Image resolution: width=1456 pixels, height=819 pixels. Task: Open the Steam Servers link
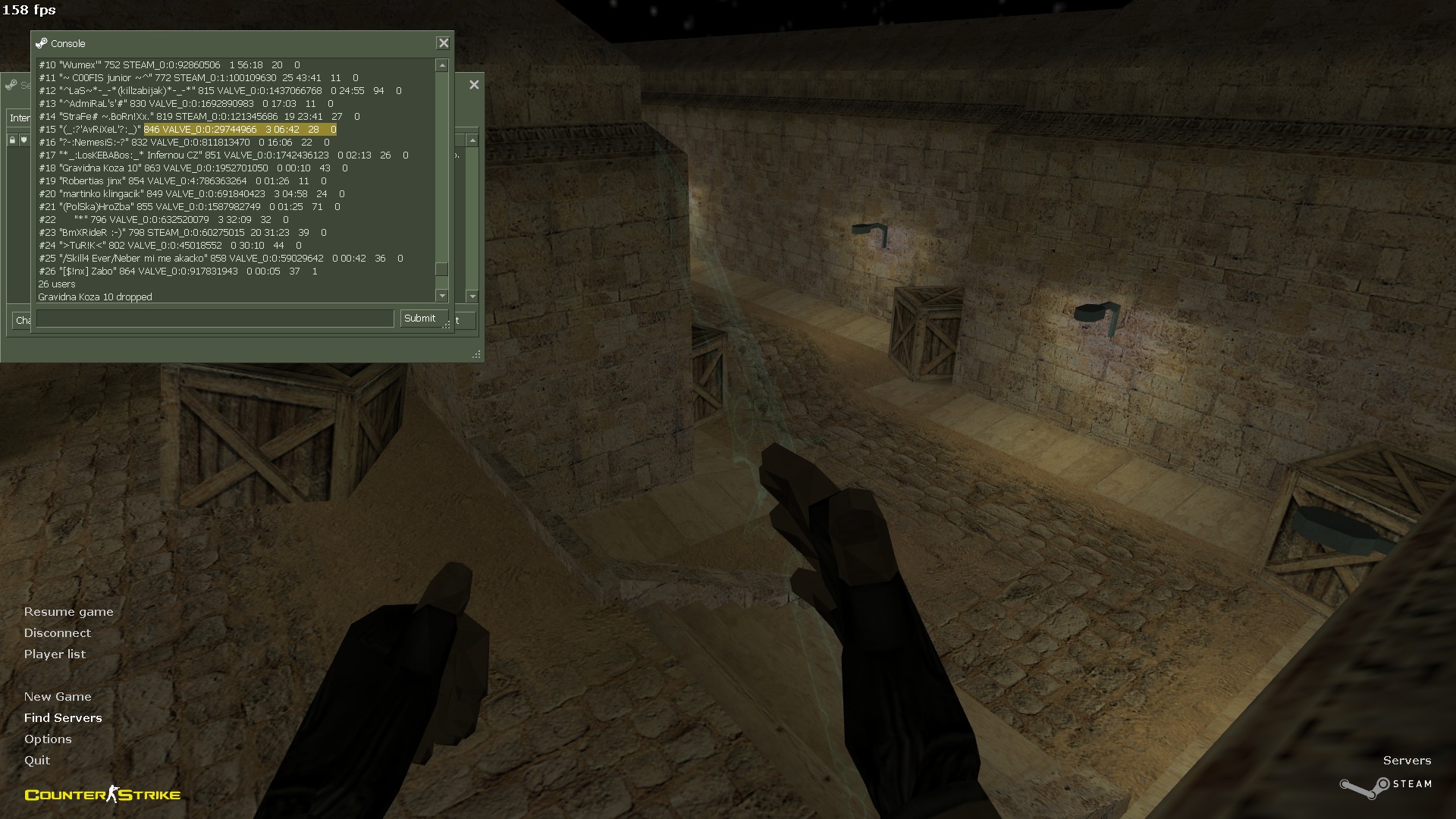(1407, 761)
